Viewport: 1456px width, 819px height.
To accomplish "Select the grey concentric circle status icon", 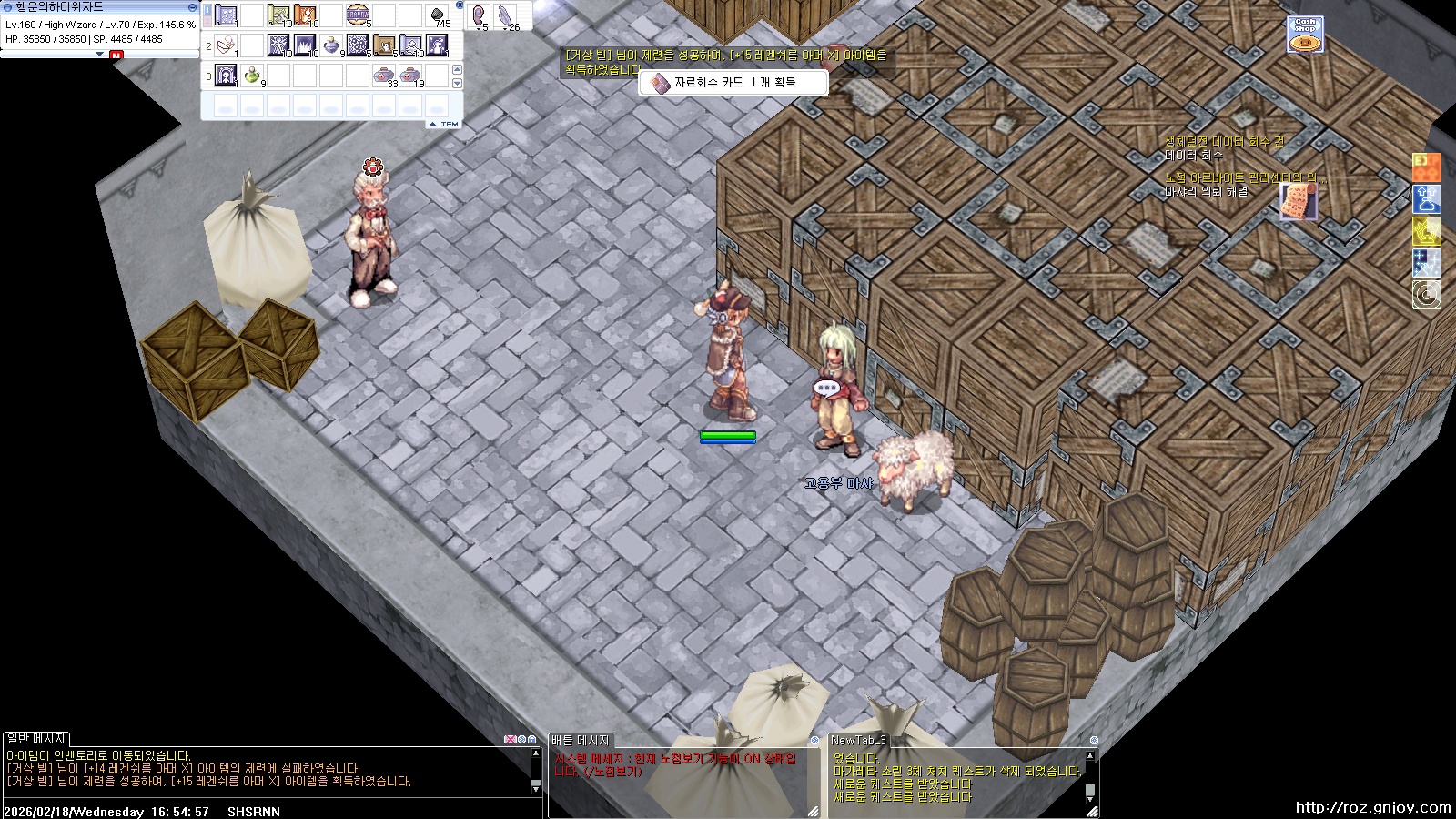I will [x=1426, y=295].
